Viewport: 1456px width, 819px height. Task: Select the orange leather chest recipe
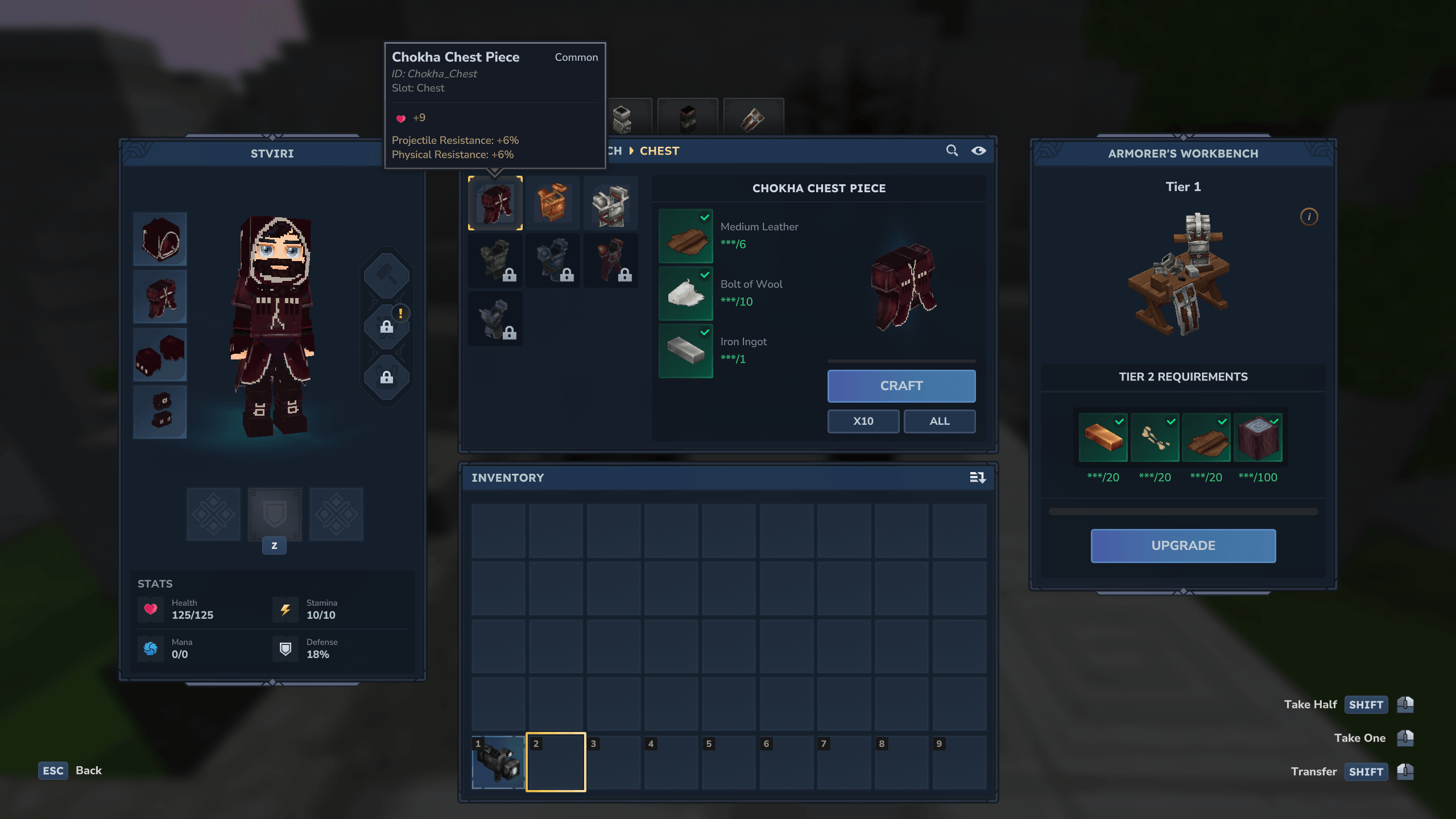coord(553,203)
